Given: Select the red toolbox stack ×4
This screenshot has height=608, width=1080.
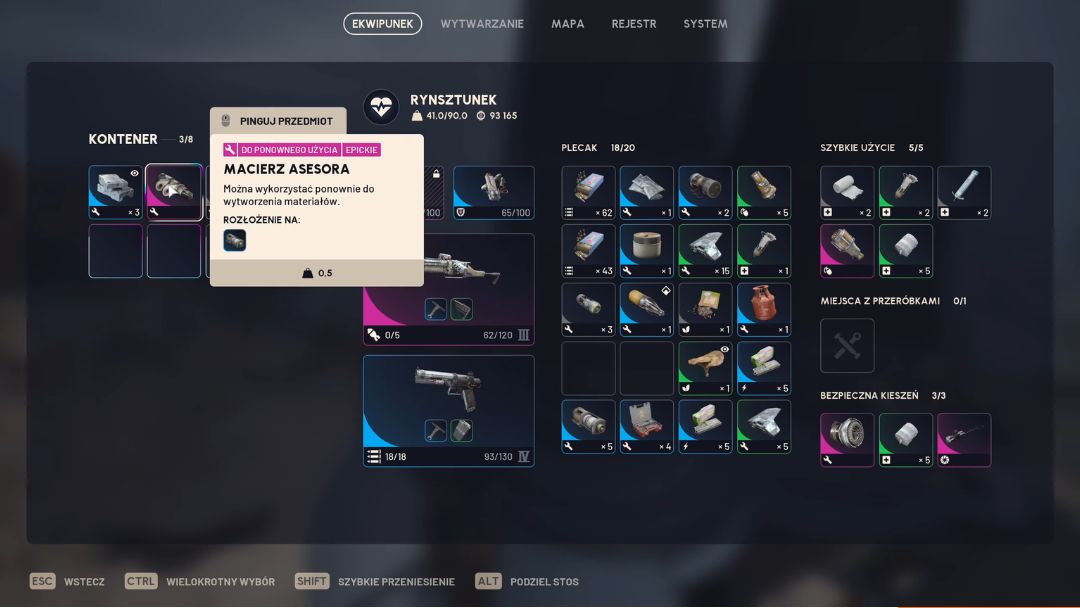Looking at the screenshot, I should coord(646,427).
